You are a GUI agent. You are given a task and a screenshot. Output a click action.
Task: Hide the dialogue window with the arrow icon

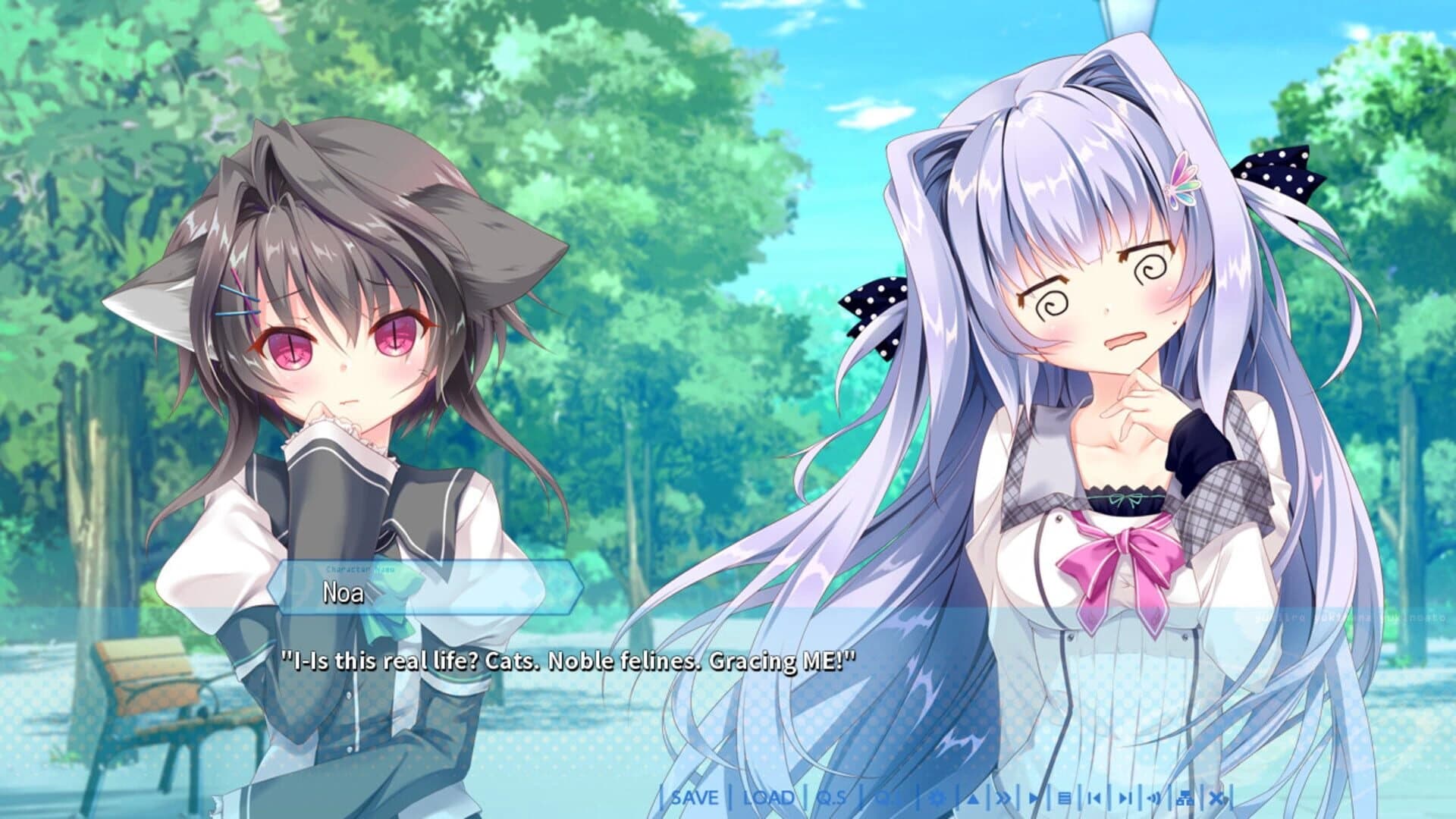[972, 798]
